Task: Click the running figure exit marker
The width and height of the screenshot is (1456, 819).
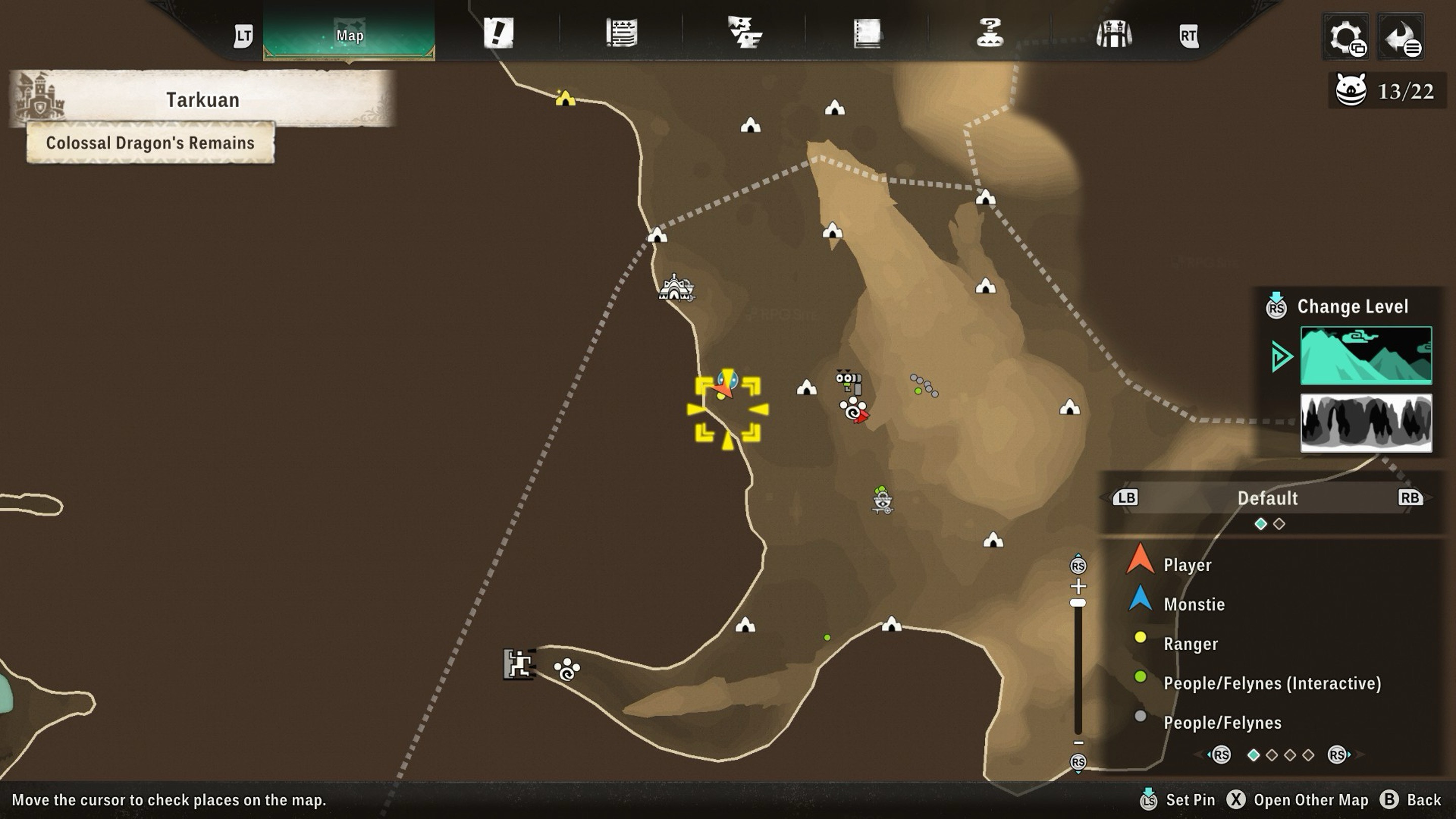Action: coord(518,664)
